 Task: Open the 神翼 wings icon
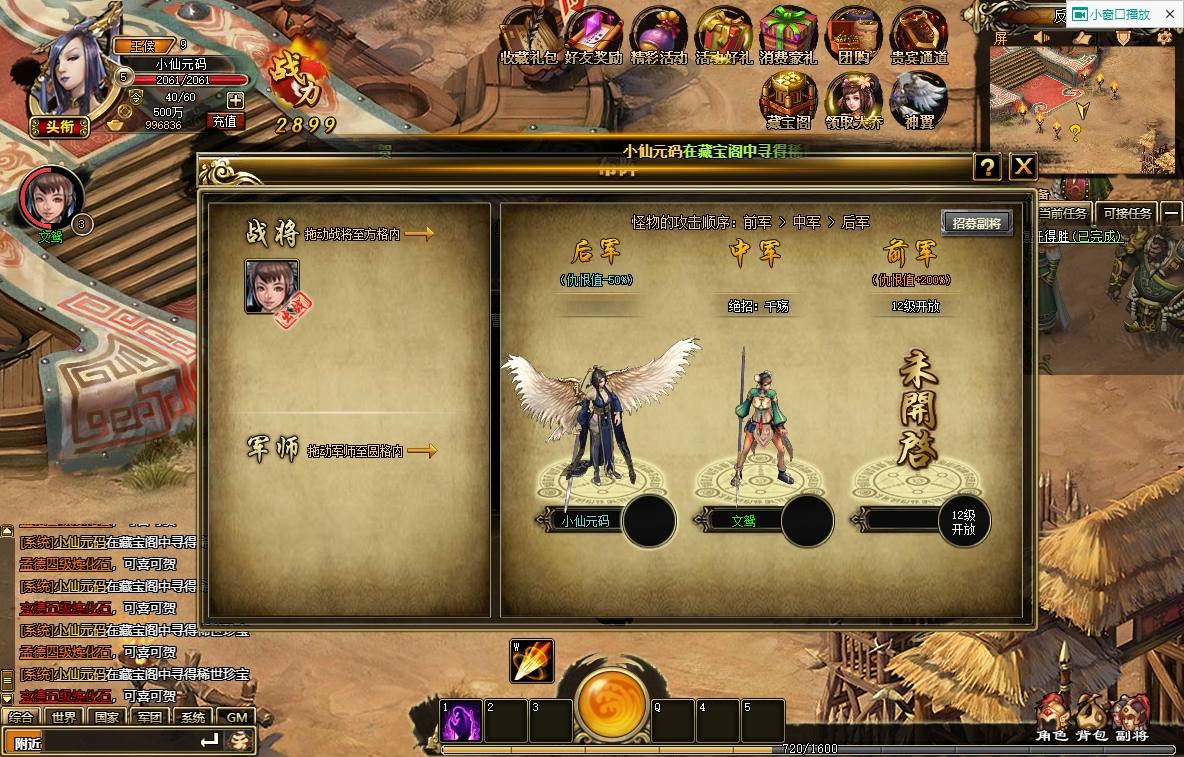918,100
